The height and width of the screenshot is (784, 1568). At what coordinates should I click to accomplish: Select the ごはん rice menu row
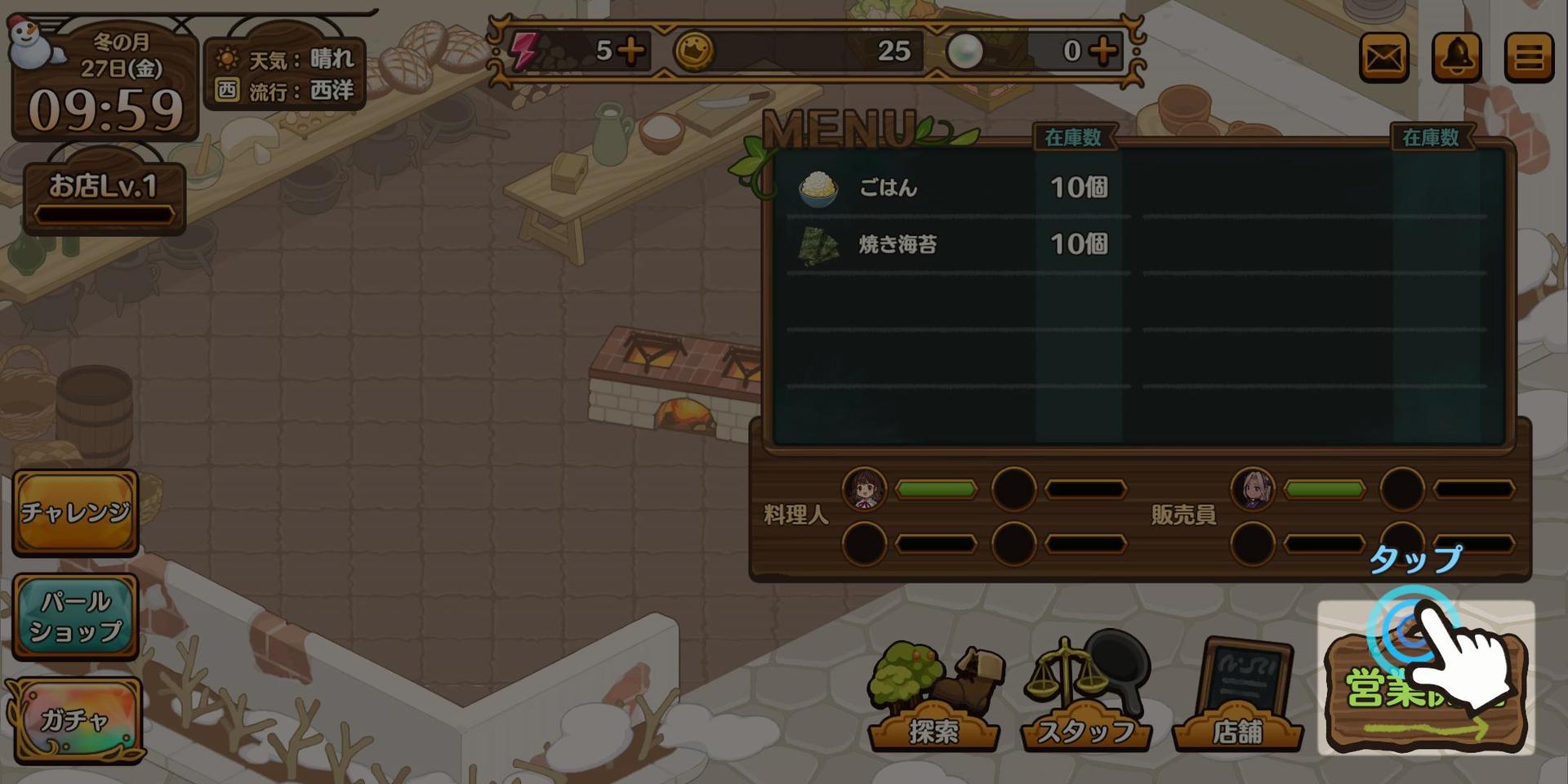point(955,188)
